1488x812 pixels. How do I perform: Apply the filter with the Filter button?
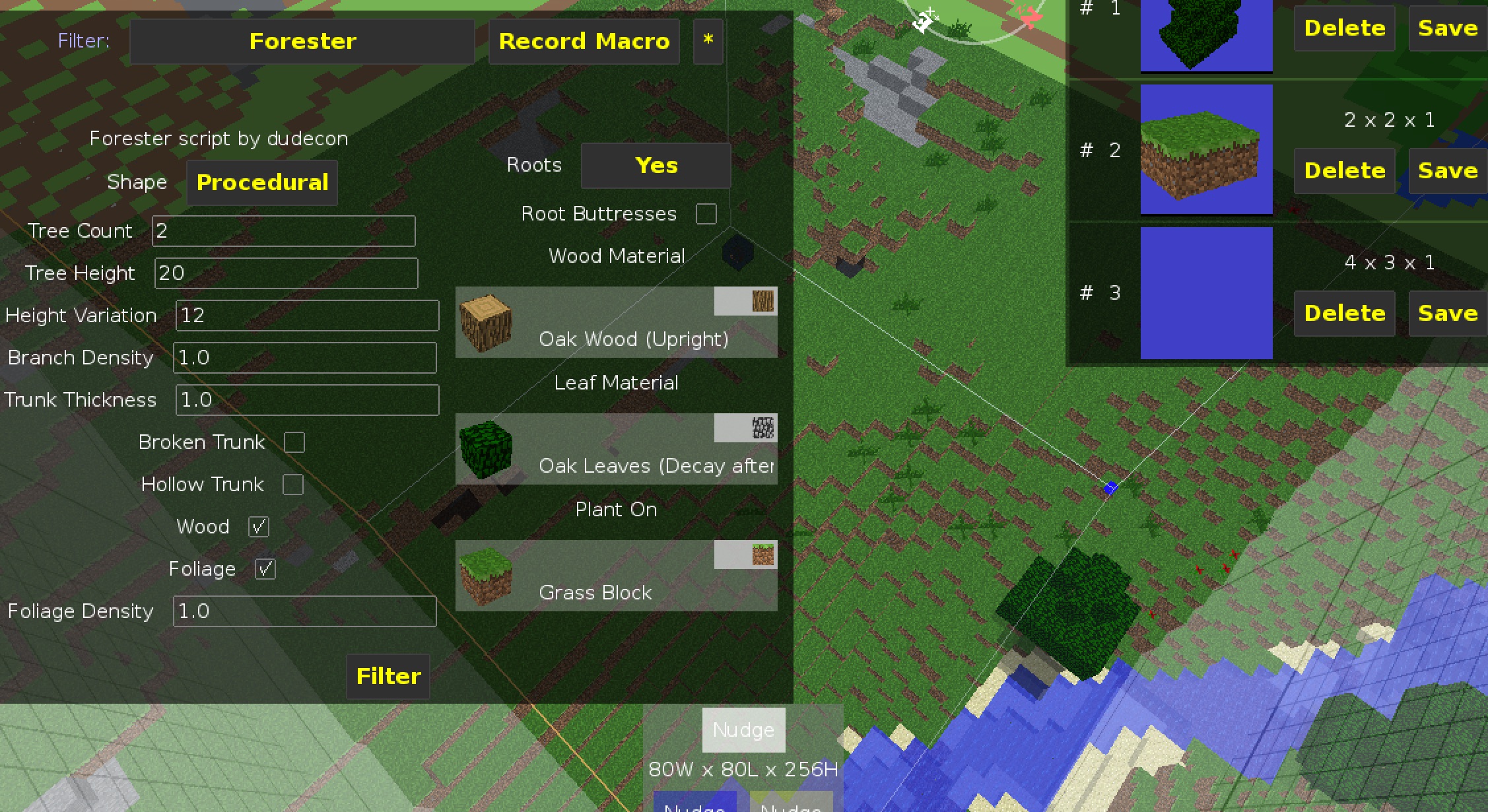coord(387,676)
